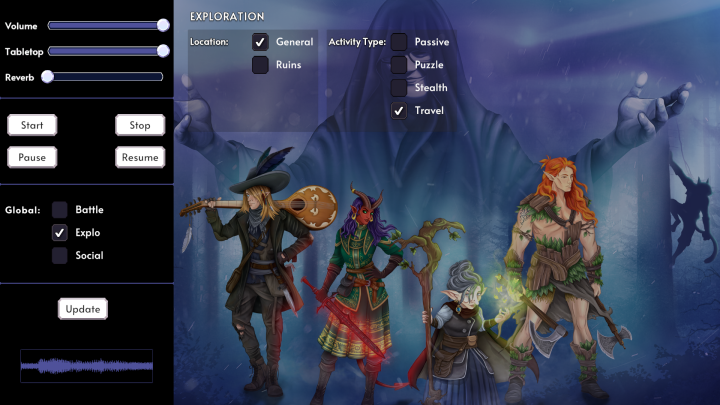The image size is (720, 405).
Task: Choose the Puzzle activity checkbox
Action: point(399,65)
